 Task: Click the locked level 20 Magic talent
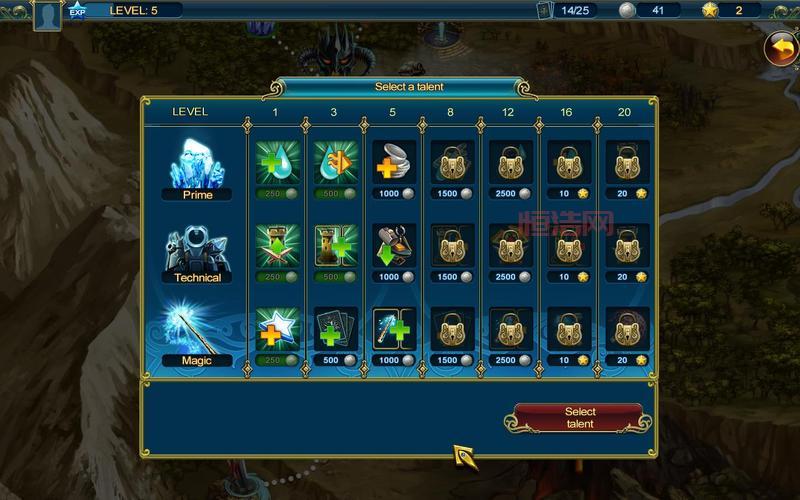(625, 329)
